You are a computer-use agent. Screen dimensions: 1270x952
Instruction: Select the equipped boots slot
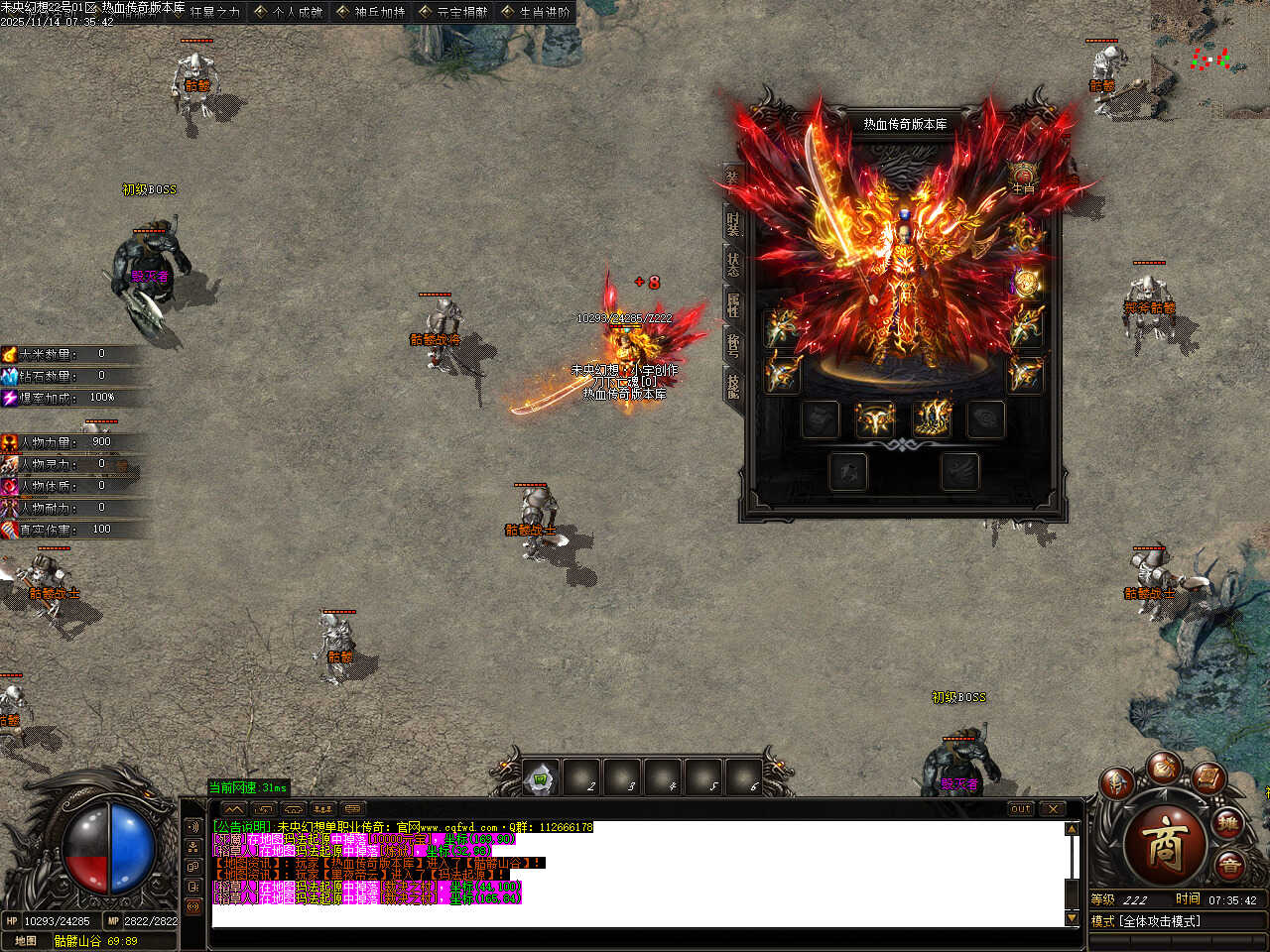tap(932, 418)
